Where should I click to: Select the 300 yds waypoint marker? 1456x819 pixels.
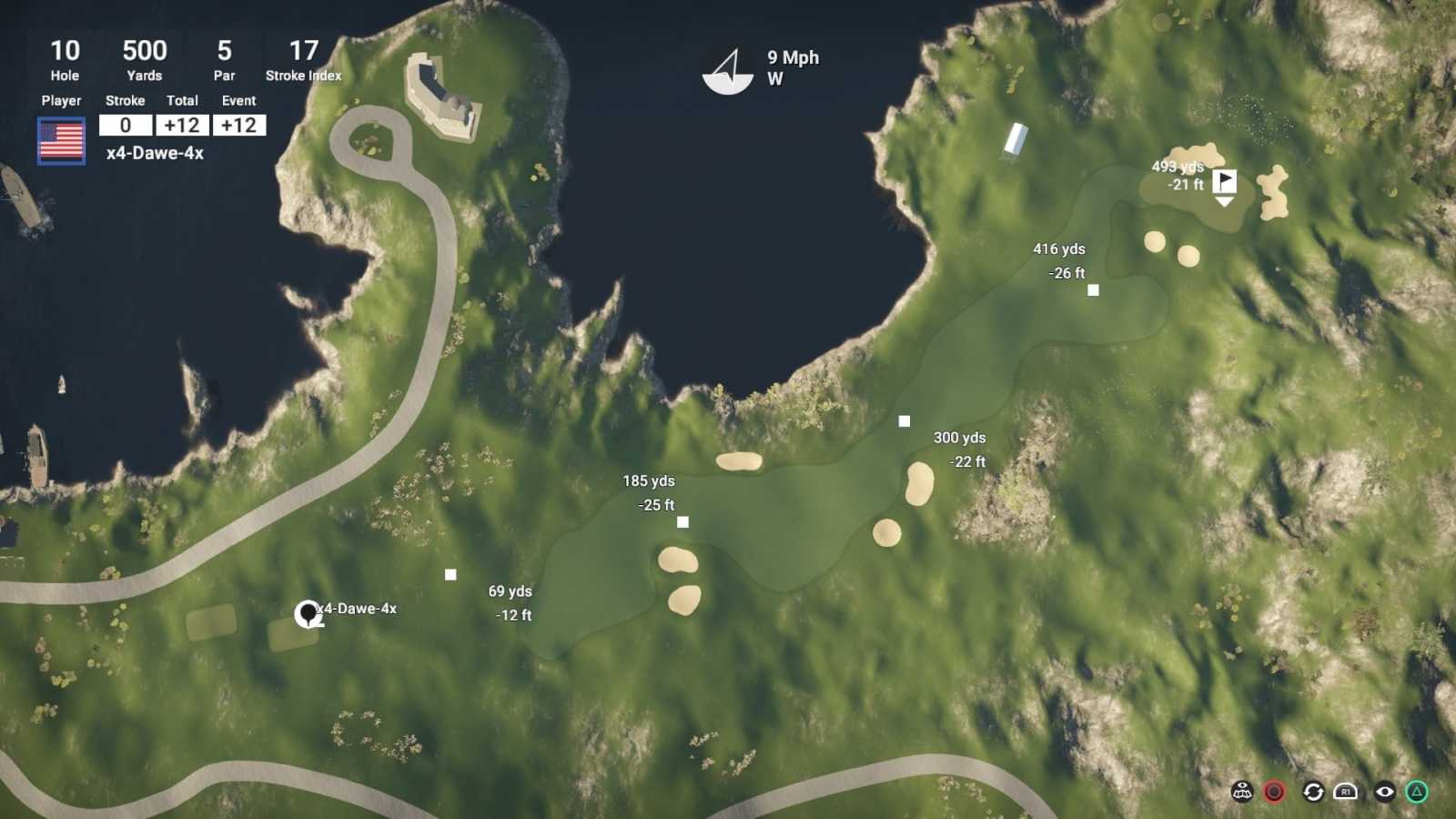[904, 420]
